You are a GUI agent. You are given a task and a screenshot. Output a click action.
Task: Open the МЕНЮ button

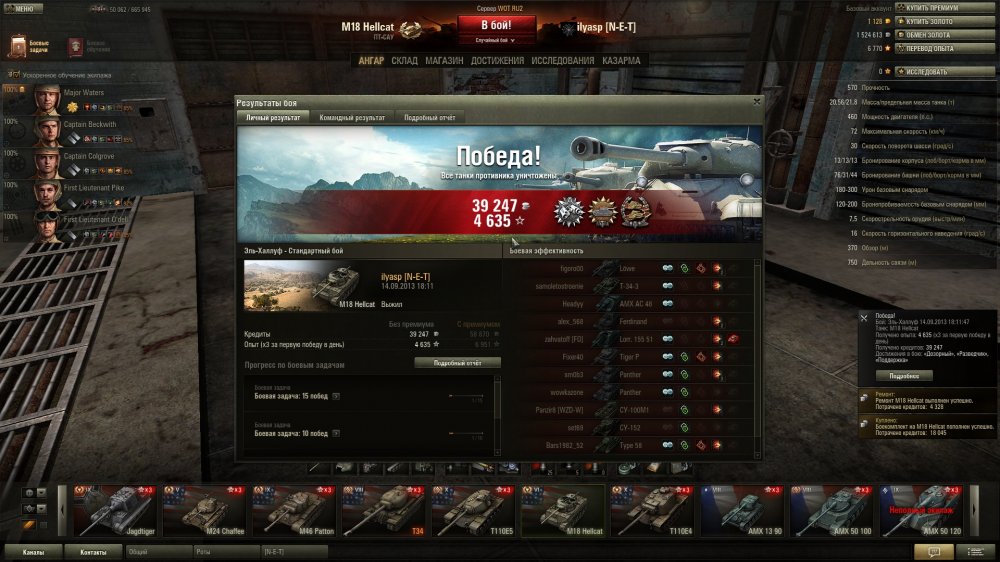[23, 9]
